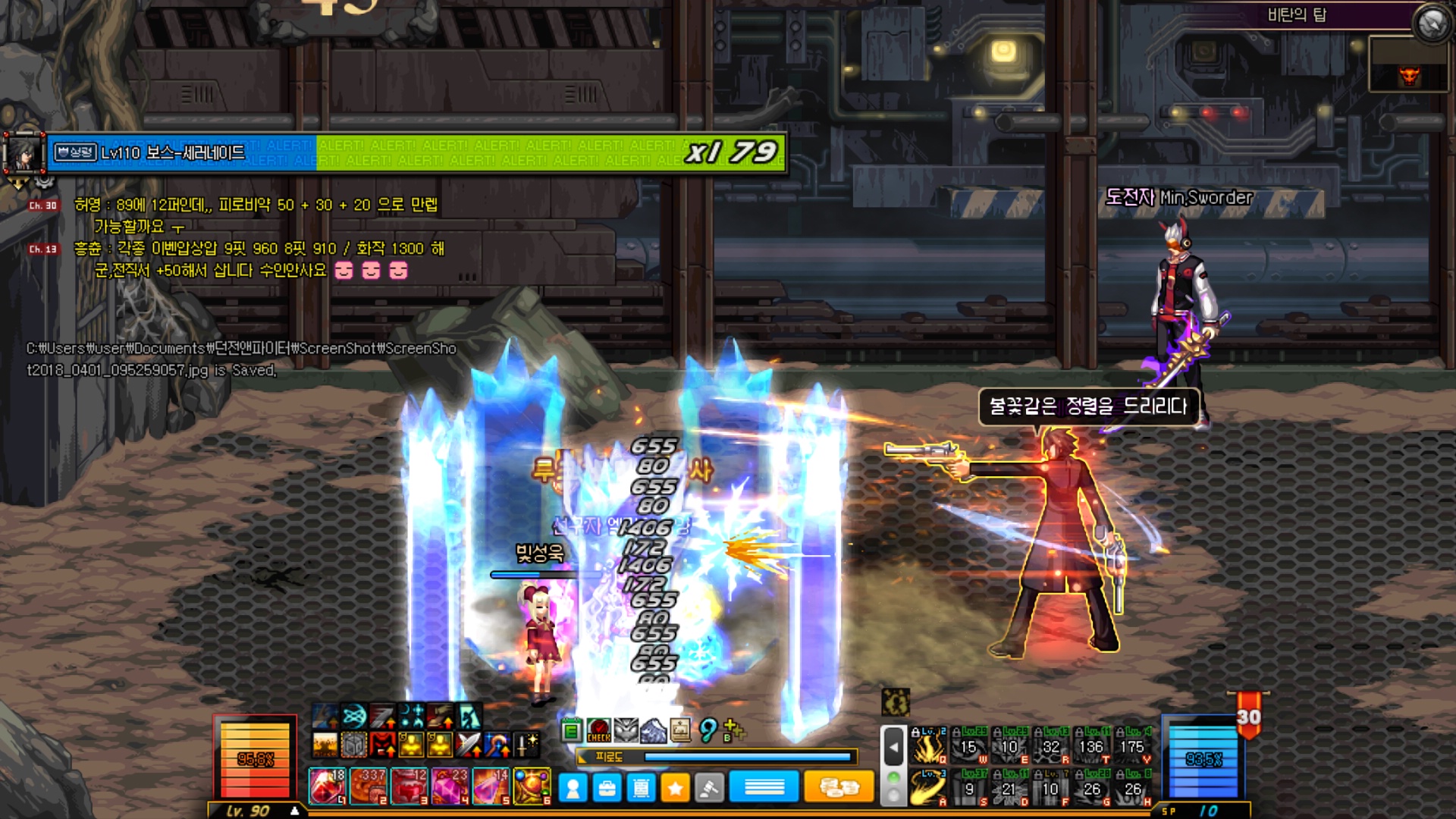Image resolution: width=1456 pixels, height=819 pixels.
Task: Use the quick slot 2 item with 337 count
Action: pos(369,786)
